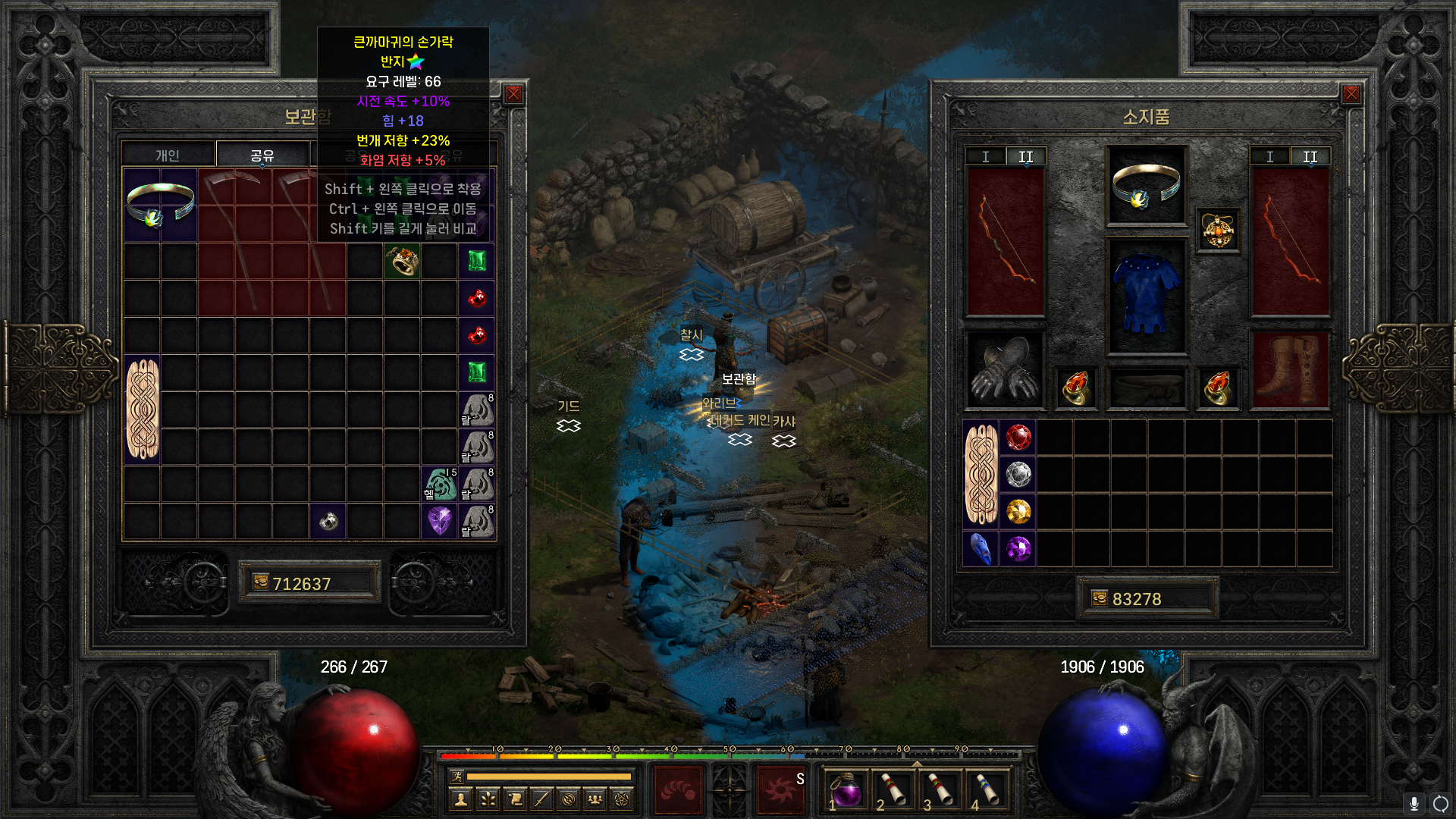Switch to the 개인 stash tab

click(x=168, y=155)
